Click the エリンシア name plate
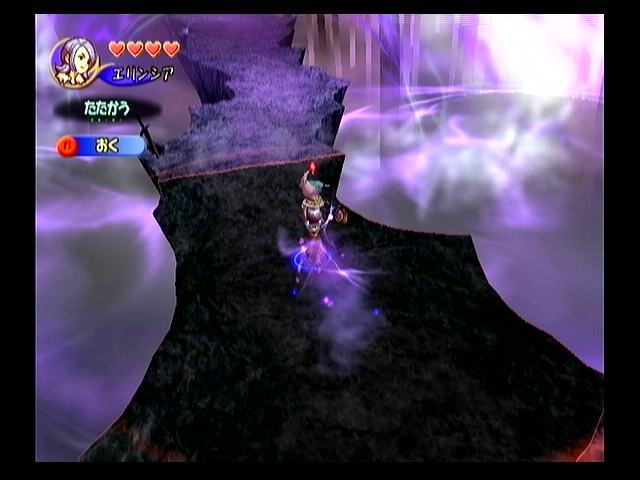Viewport: 640px width, 480px height. (144, 75)
